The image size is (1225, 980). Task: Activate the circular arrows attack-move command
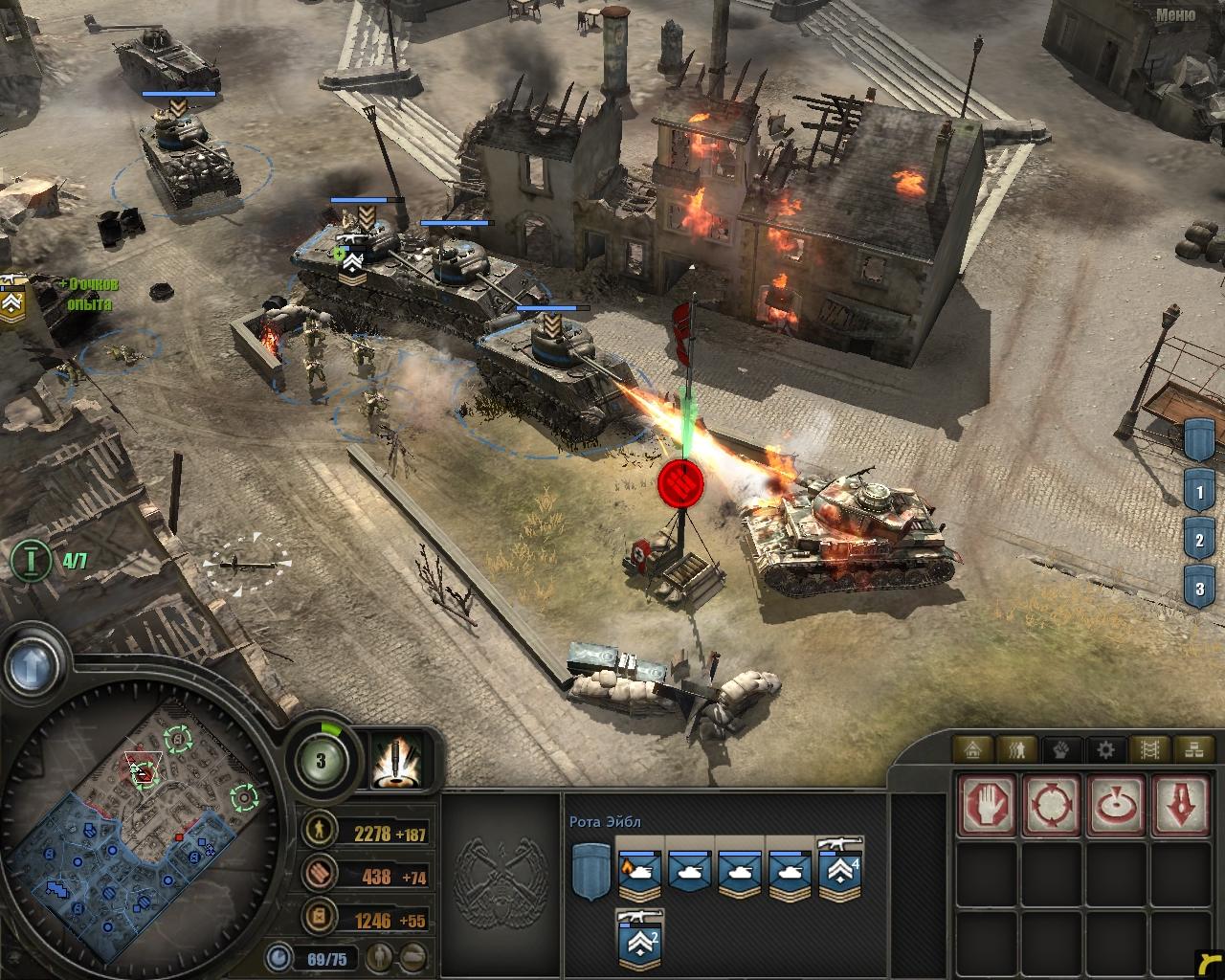pyautogui.click(x=1051, y=804)
